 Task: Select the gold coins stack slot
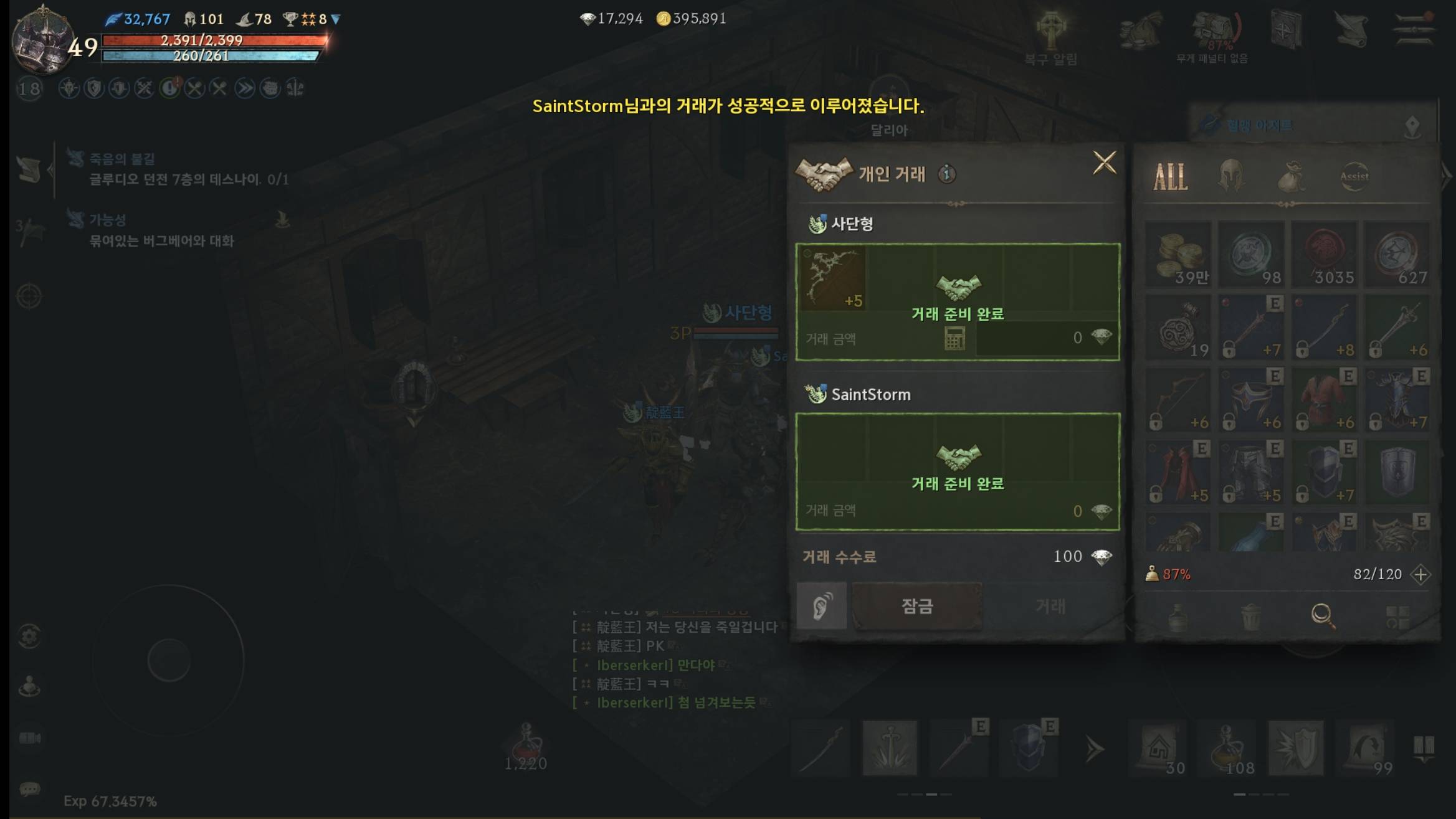click(x=1178, y=255)
